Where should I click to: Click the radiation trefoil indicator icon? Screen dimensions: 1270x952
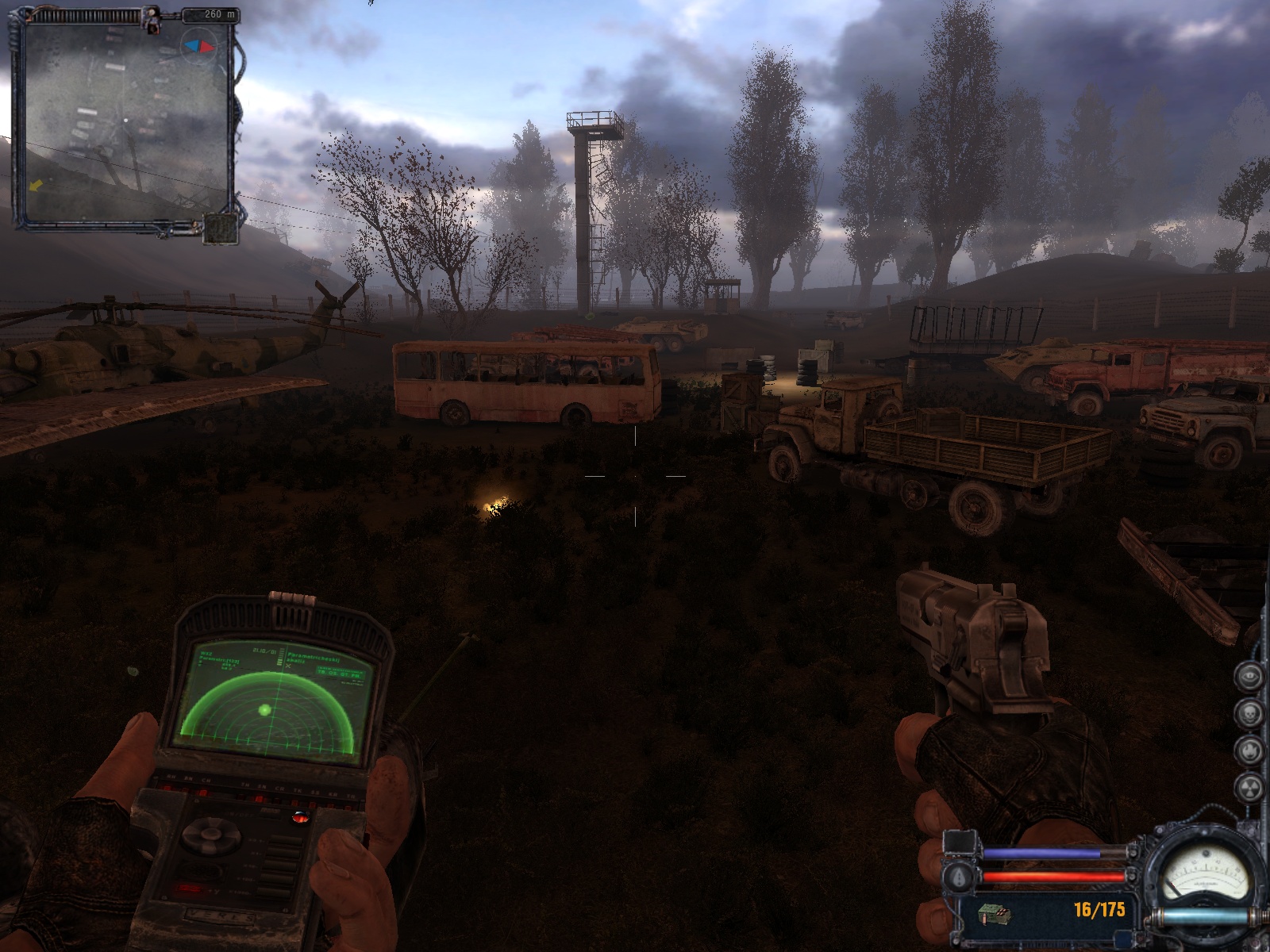click(1249, 787)
